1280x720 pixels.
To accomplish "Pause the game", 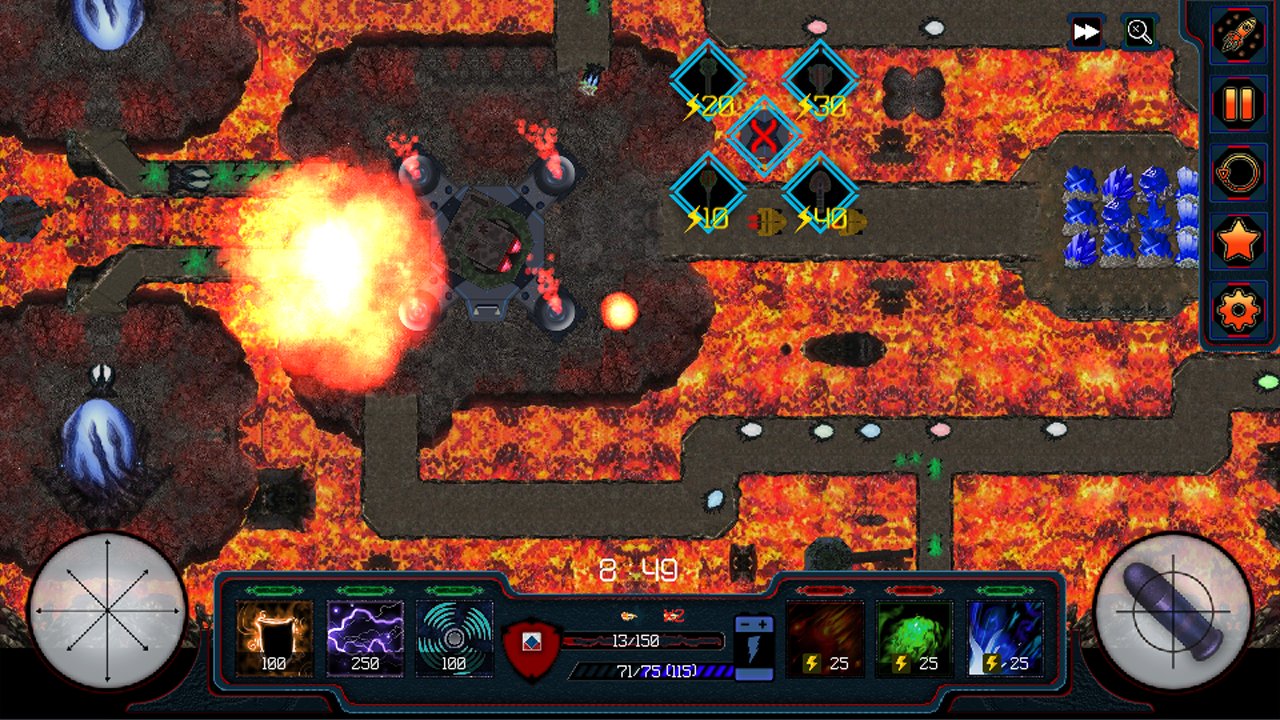I will 1238,103.
